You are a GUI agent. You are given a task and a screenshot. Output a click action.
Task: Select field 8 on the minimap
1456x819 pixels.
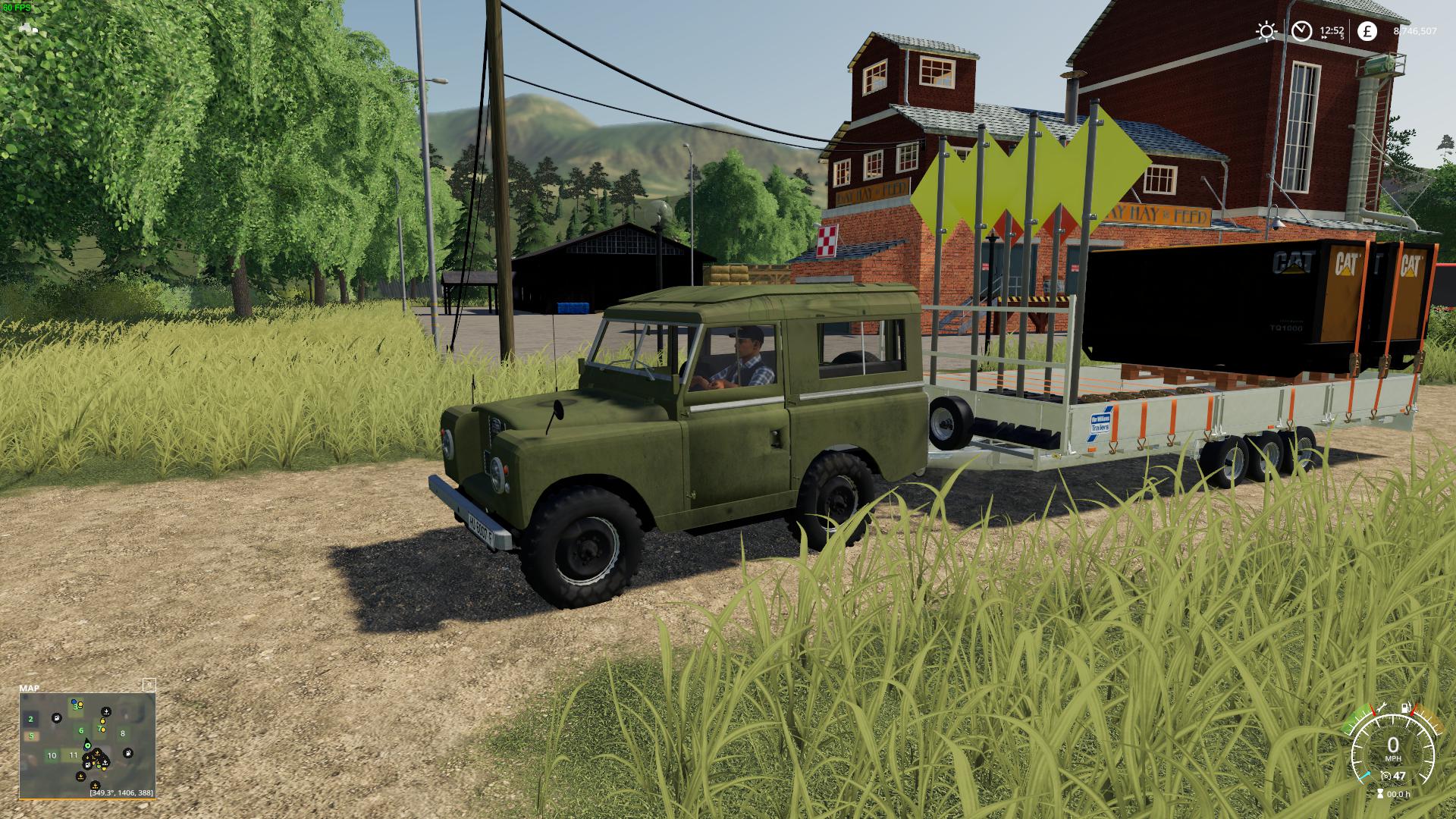click(x=122, y=733)
